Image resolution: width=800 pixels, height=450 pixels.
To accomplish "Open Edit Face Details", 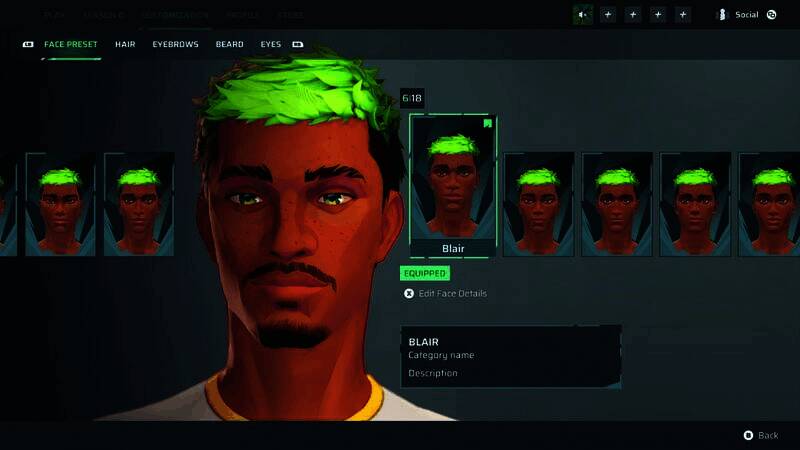I will (x=452, y=293).
